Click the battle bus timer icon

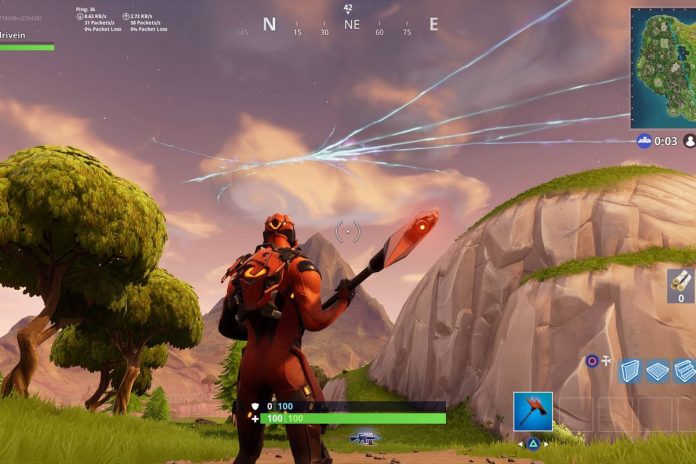click(x=644, y=141)
